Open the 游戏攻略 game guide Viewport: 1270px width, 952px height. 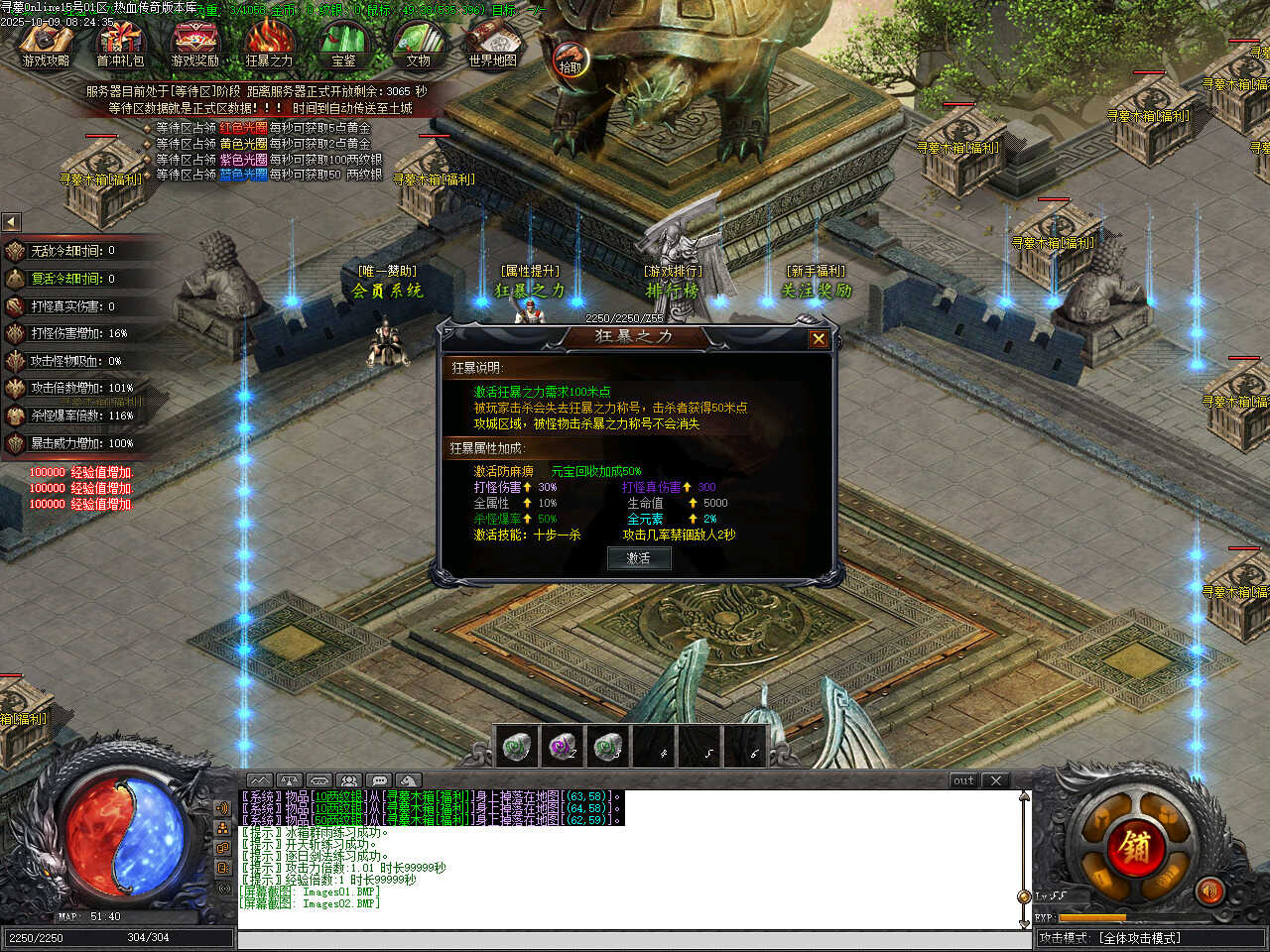click(46, 43)
